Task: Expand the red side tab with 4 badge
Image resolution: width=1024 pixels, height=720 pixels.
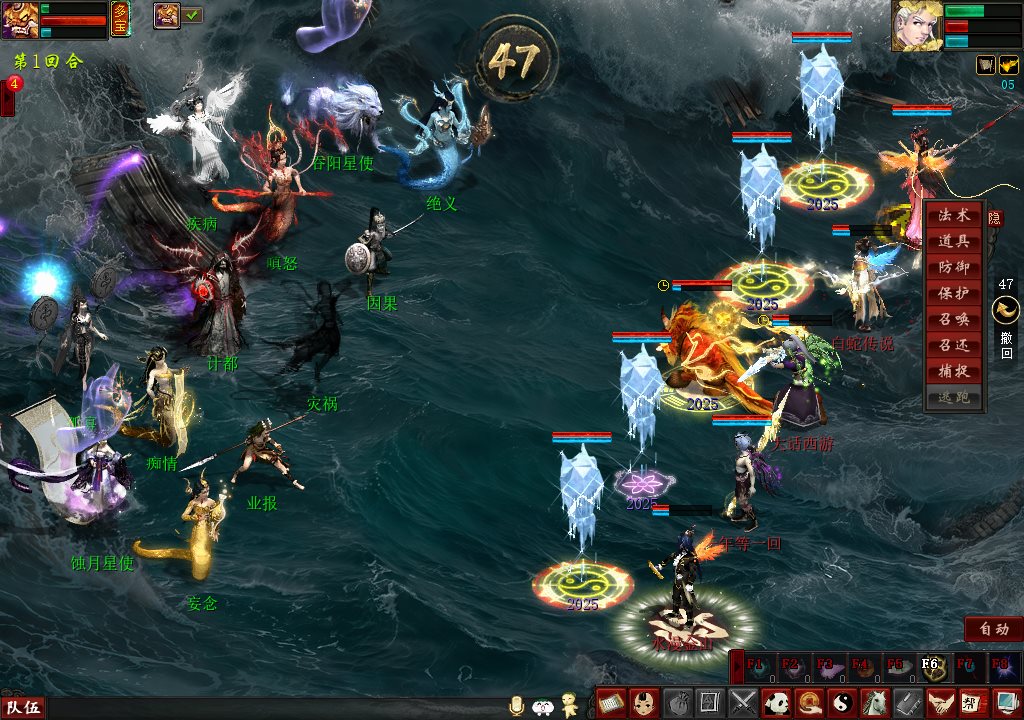Action: 8,98
